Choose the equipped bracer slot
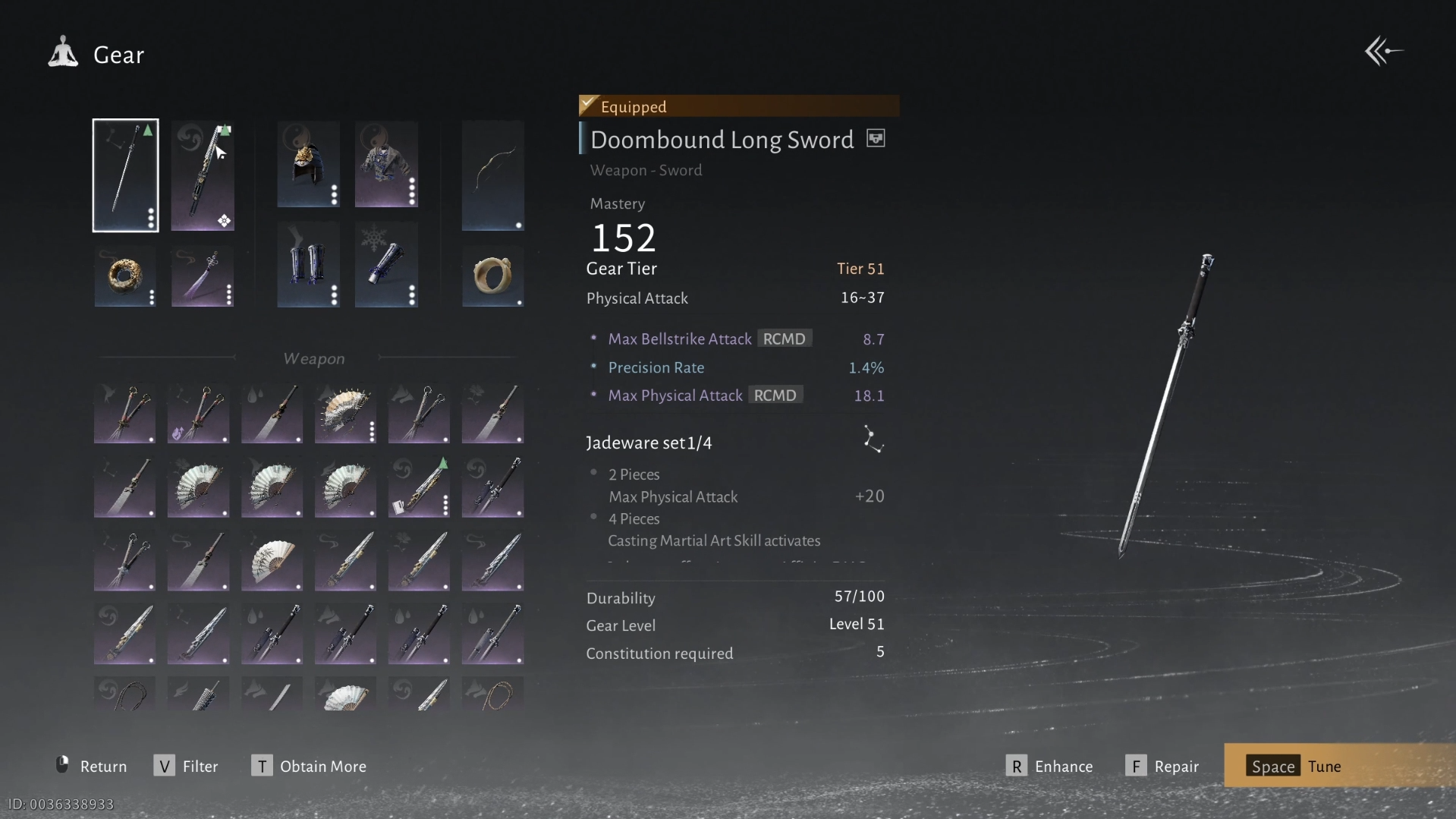 386,264
